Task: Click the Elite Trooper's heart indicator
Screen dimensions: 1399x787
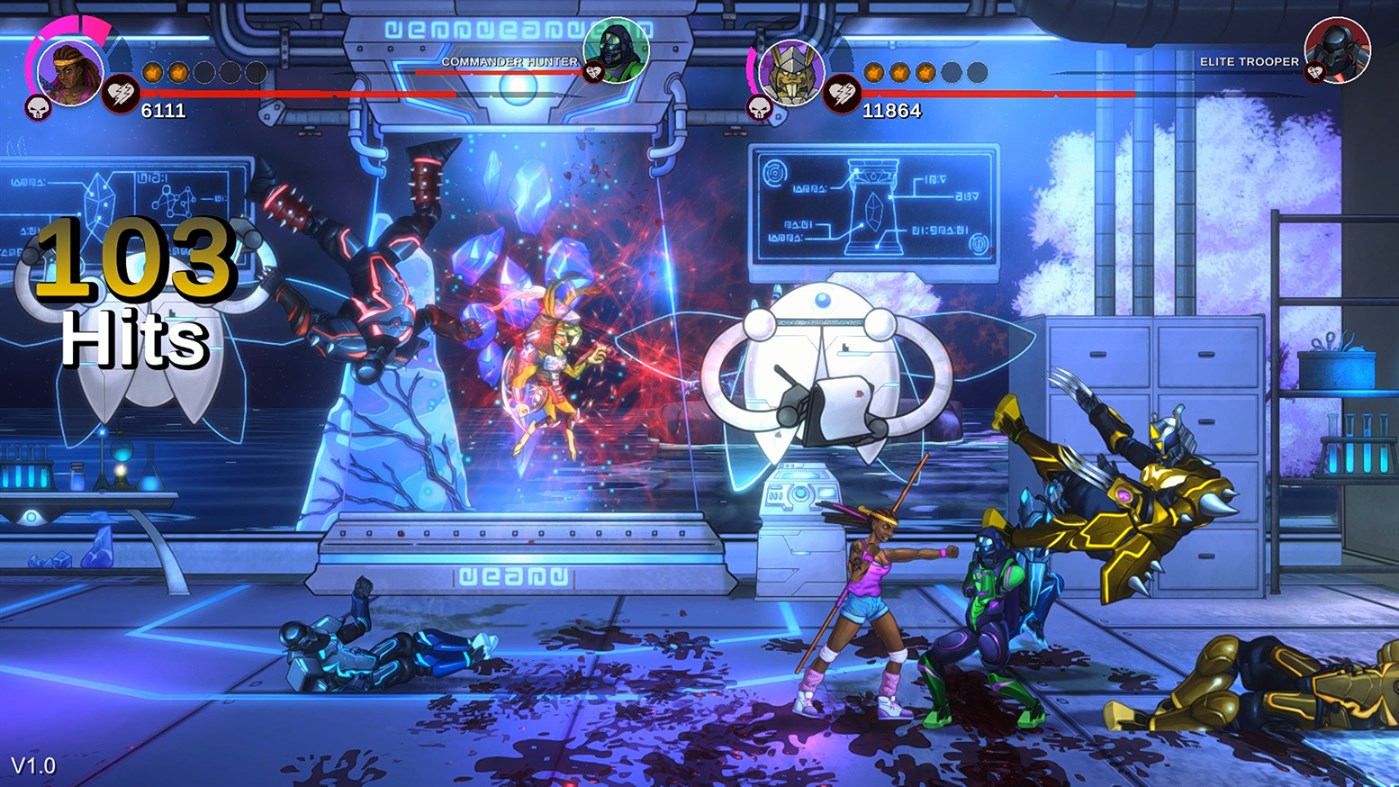Action: 1316,72
